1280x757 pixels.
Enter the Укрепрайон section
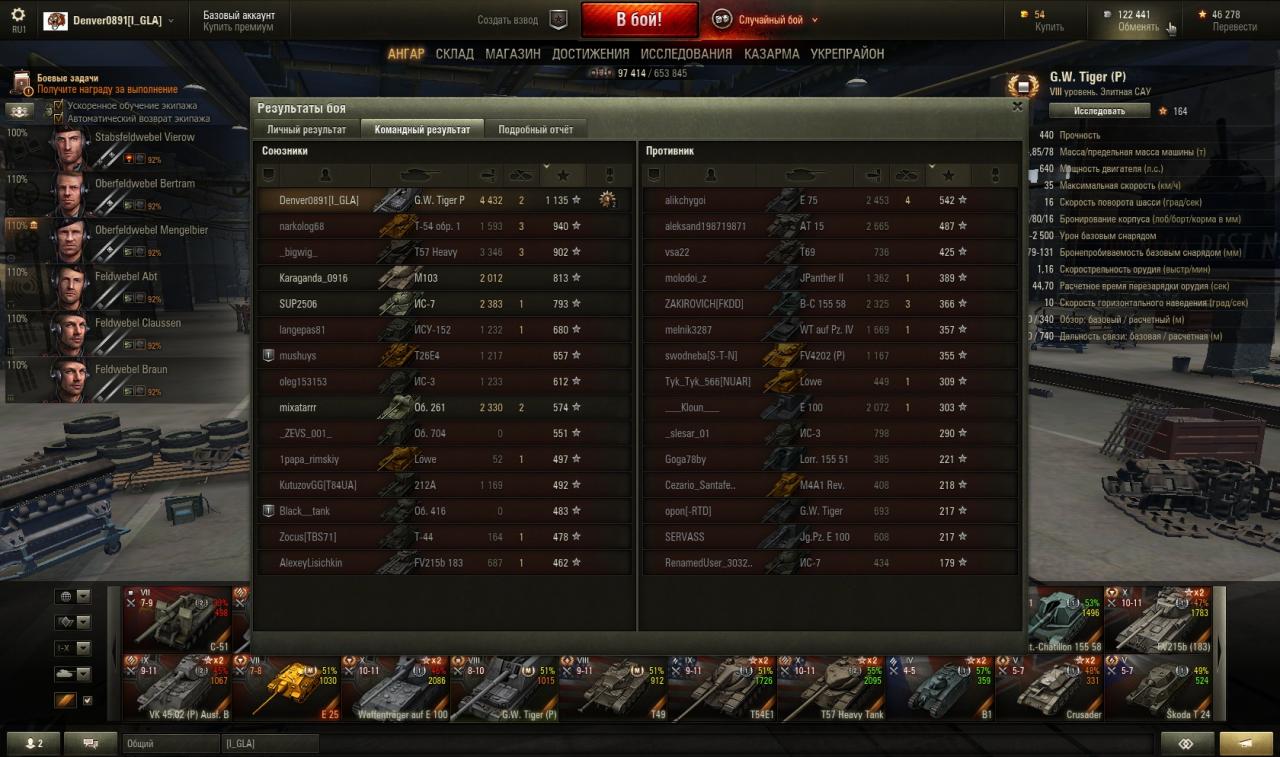847,54
